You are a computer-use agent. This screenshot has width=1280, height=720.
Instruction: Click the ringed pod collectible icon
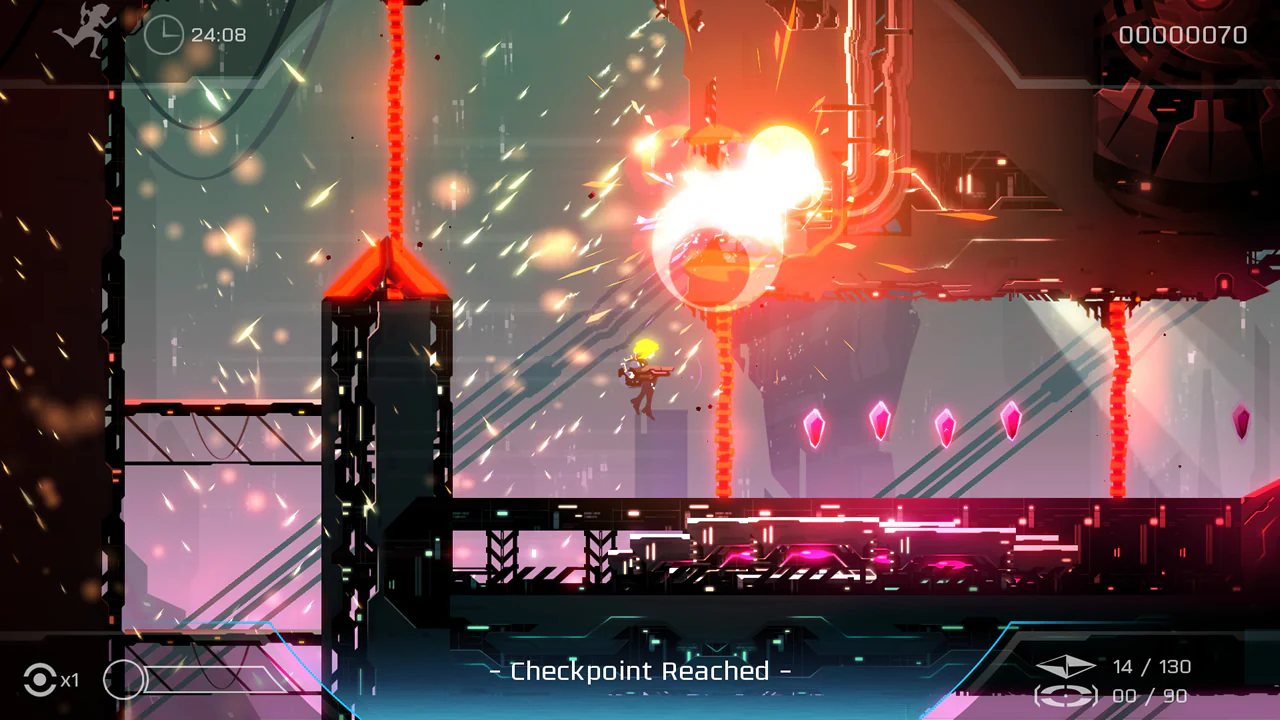coord(1064,695)
